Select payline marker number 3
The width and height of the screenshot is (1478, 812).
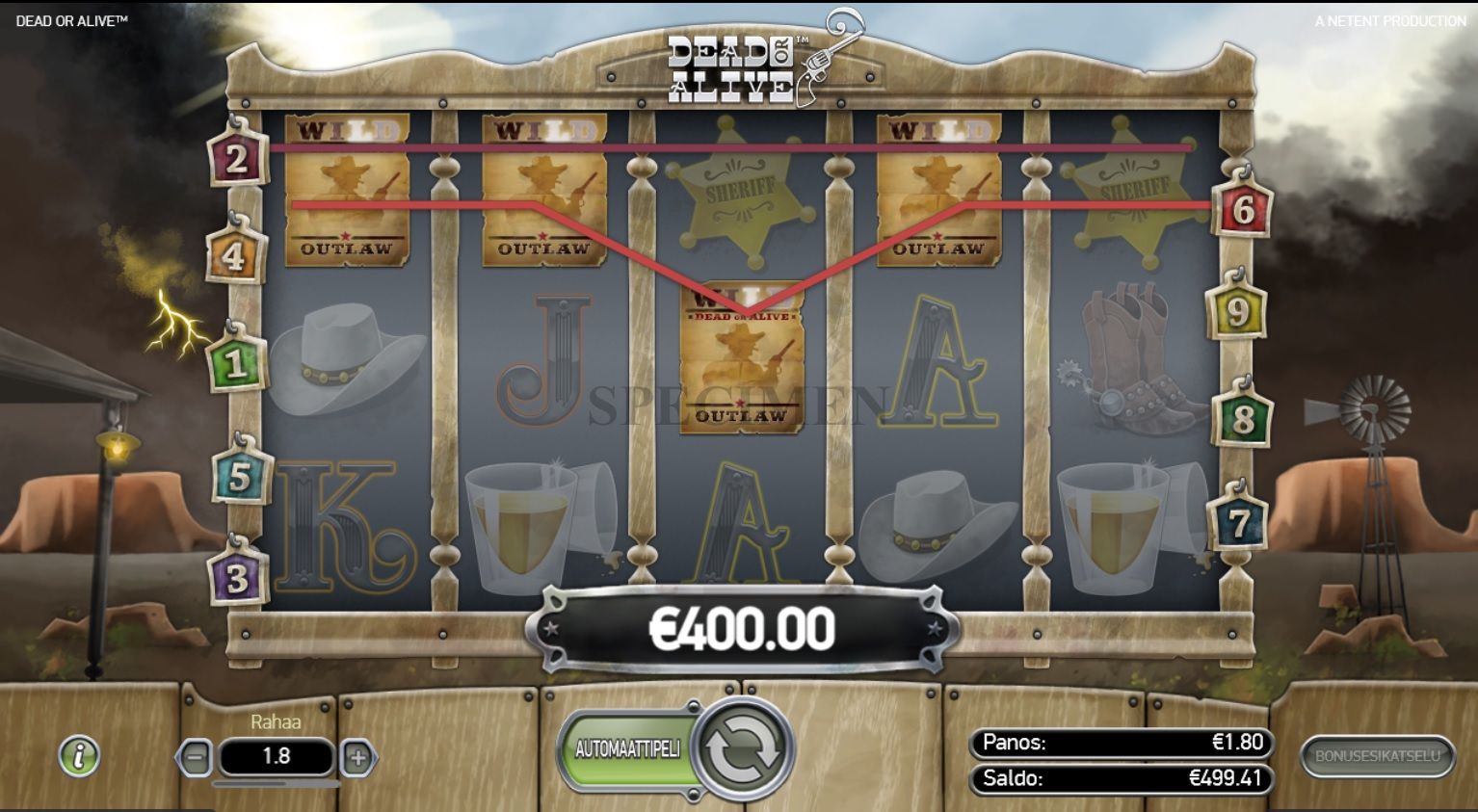coord(238,579)
